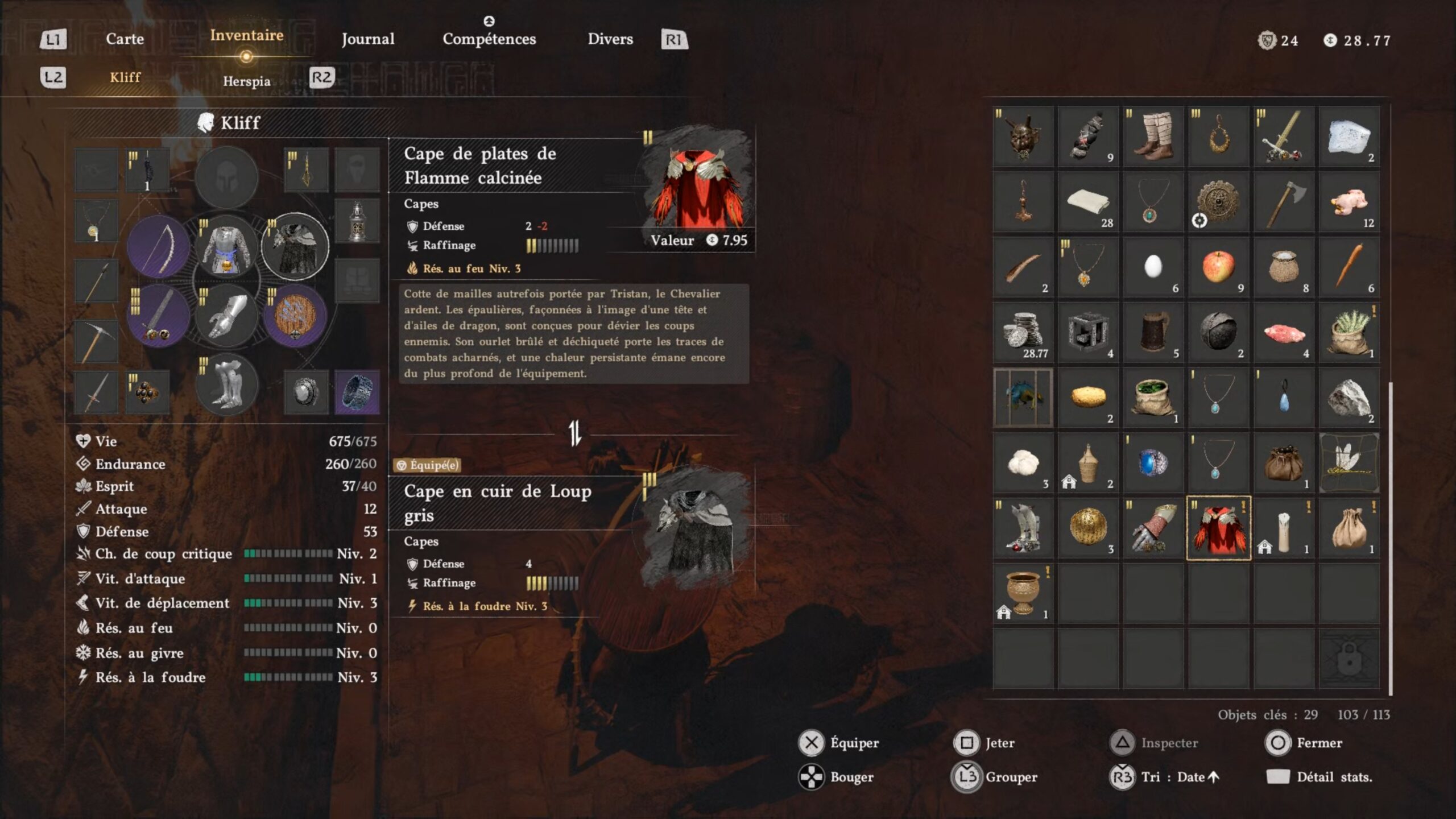Choose the equipped chest armor slot
Screen dimensions: 1456x819
pyautogui.click(x=226, y=246)
